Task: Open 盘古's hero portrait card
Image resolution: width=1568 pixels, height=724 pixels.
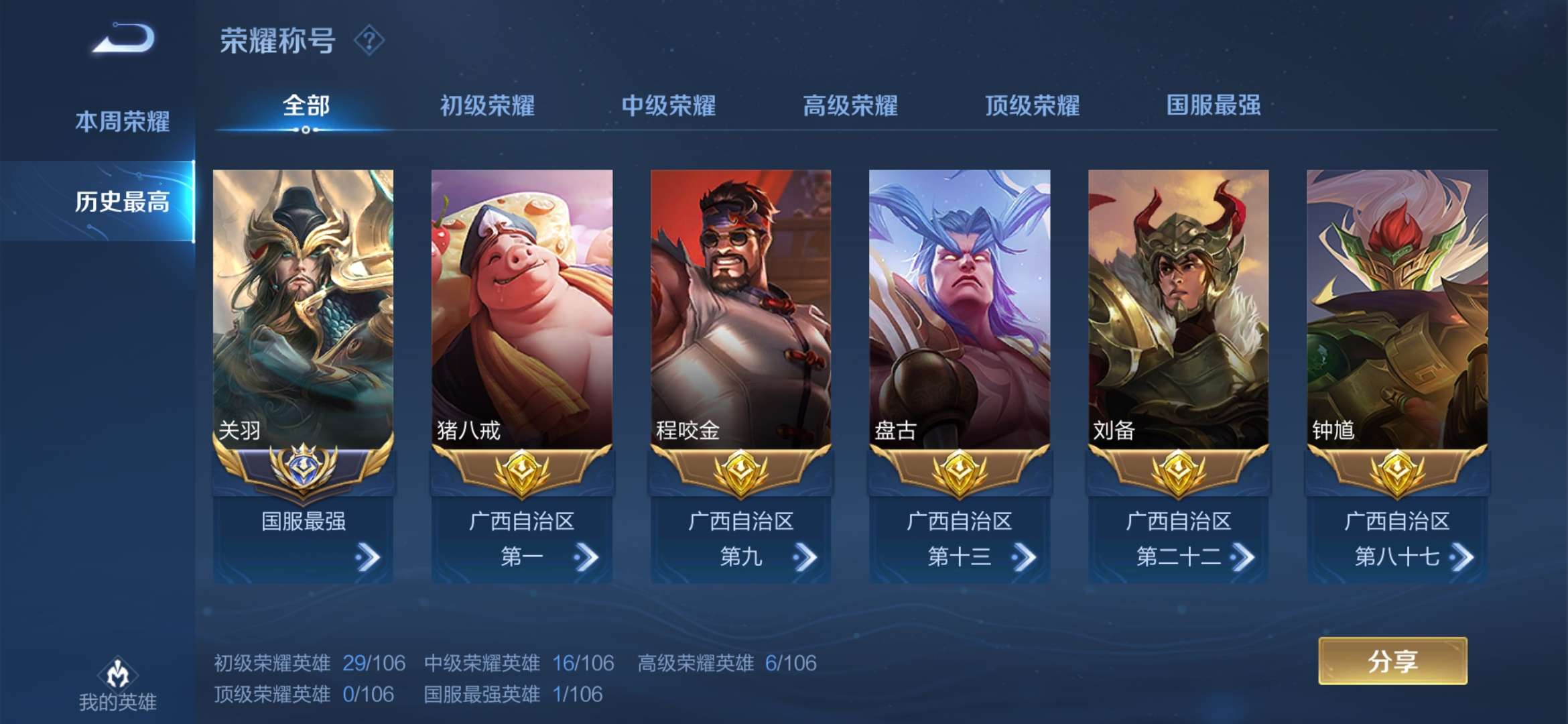Action: coord(960,302)
